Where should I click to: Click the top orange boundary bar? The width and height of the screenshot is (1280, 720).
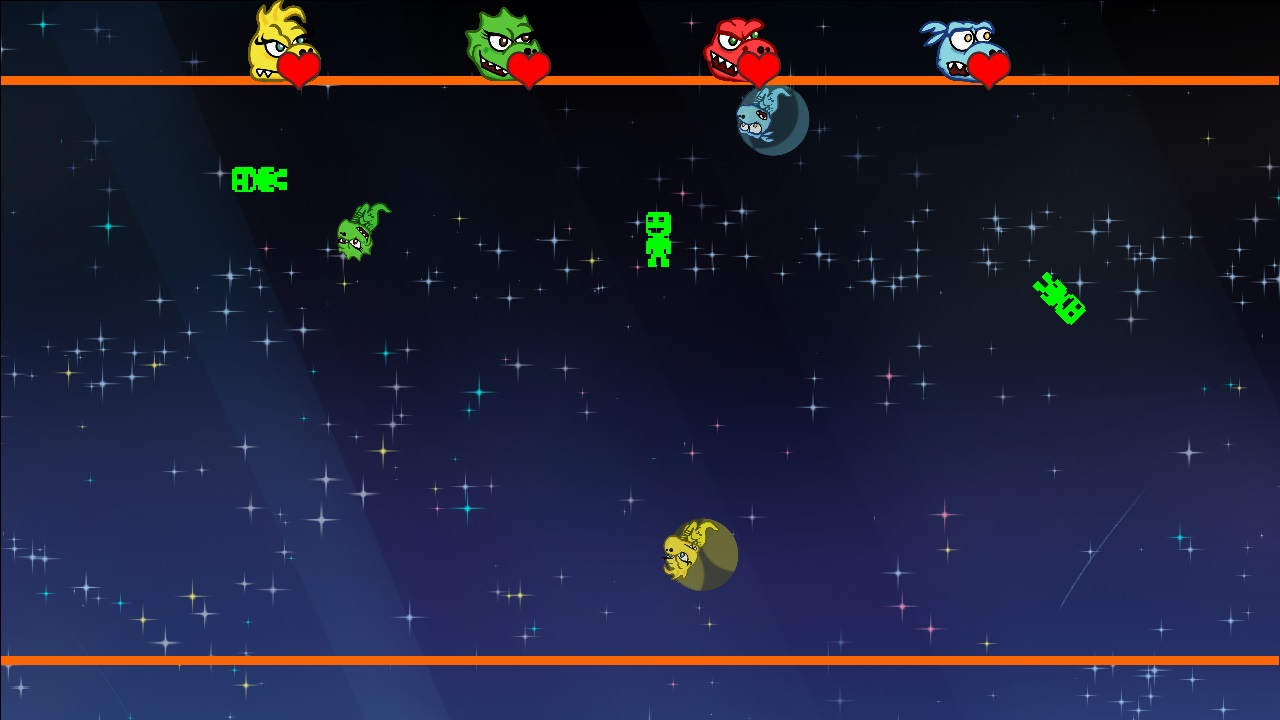coord(640,80)
